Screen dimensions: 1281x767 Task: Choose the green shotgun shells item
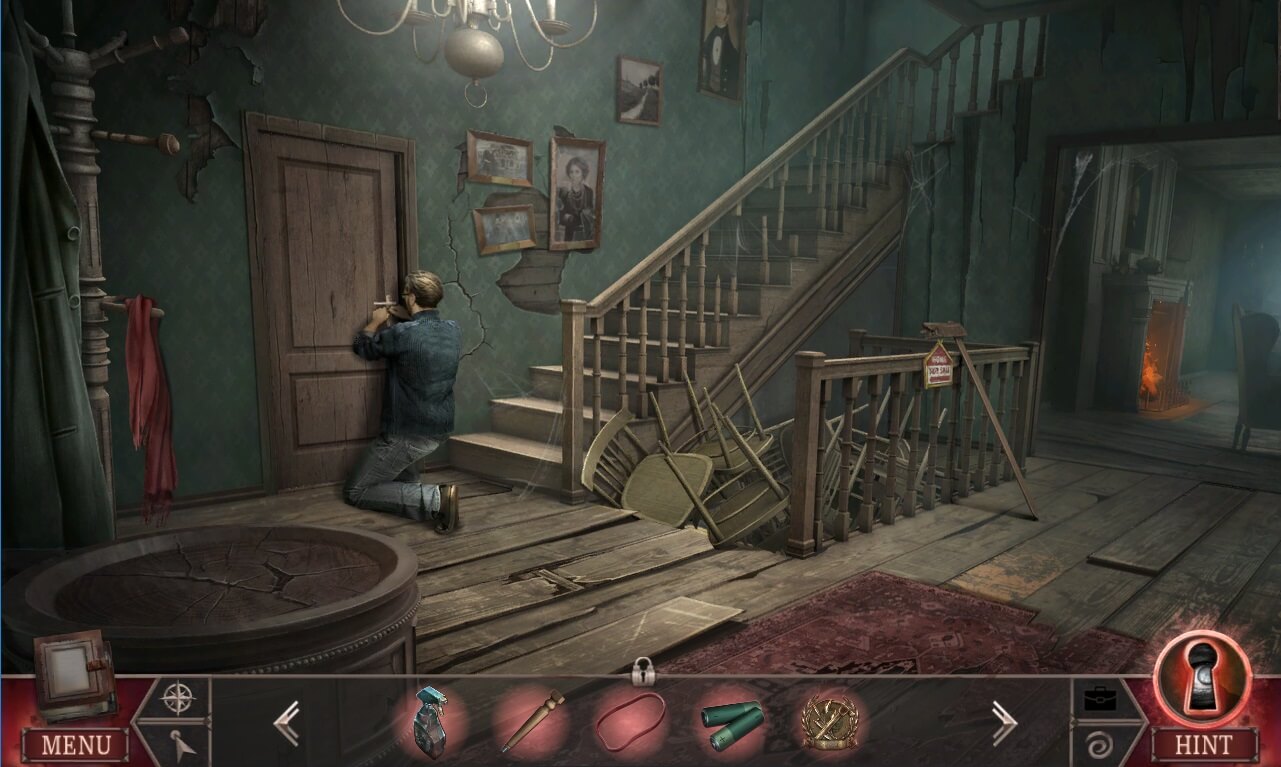[732, 722]
